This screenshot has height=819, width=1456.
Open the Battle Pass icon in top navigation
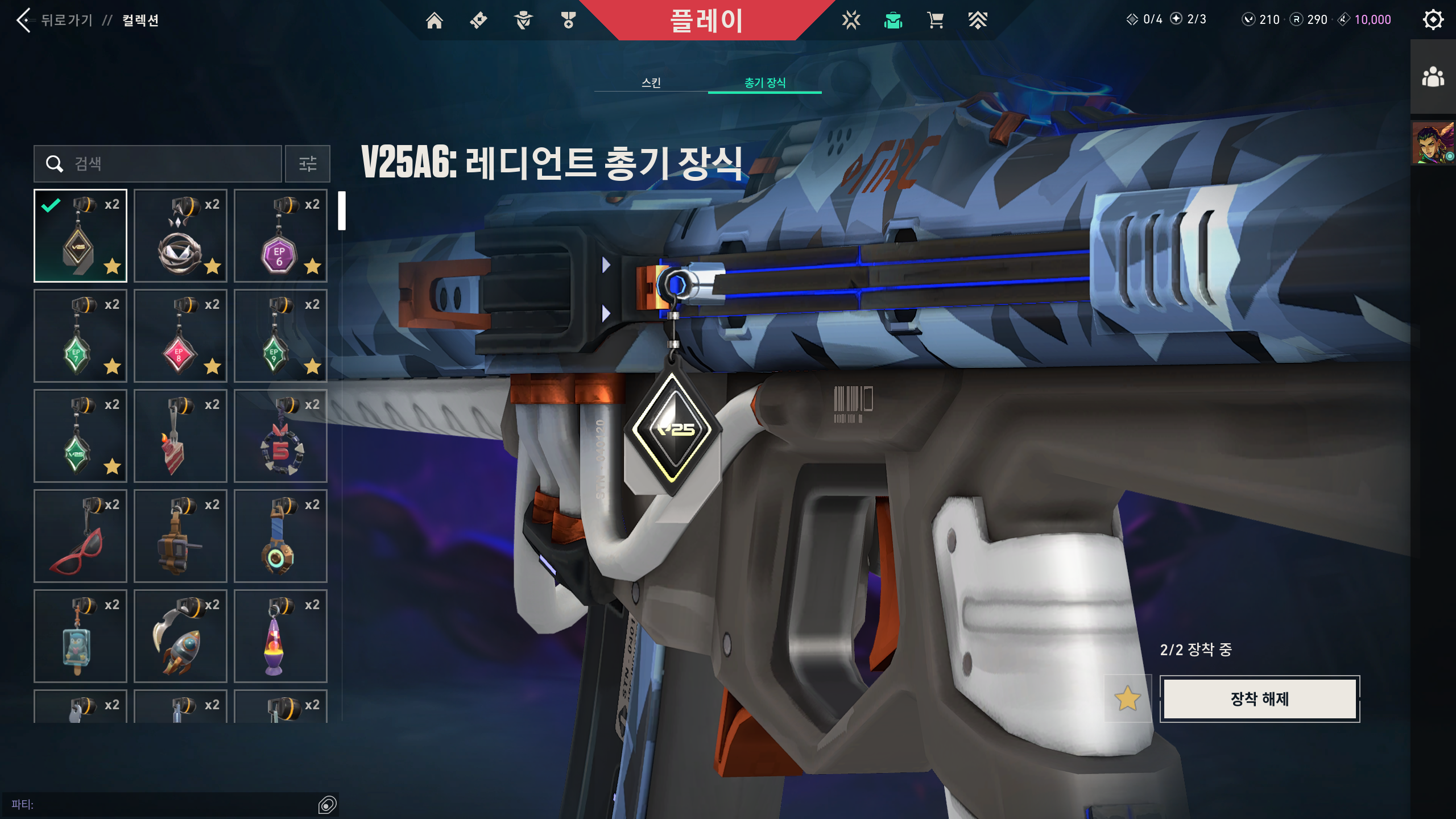tap(479, 19)
